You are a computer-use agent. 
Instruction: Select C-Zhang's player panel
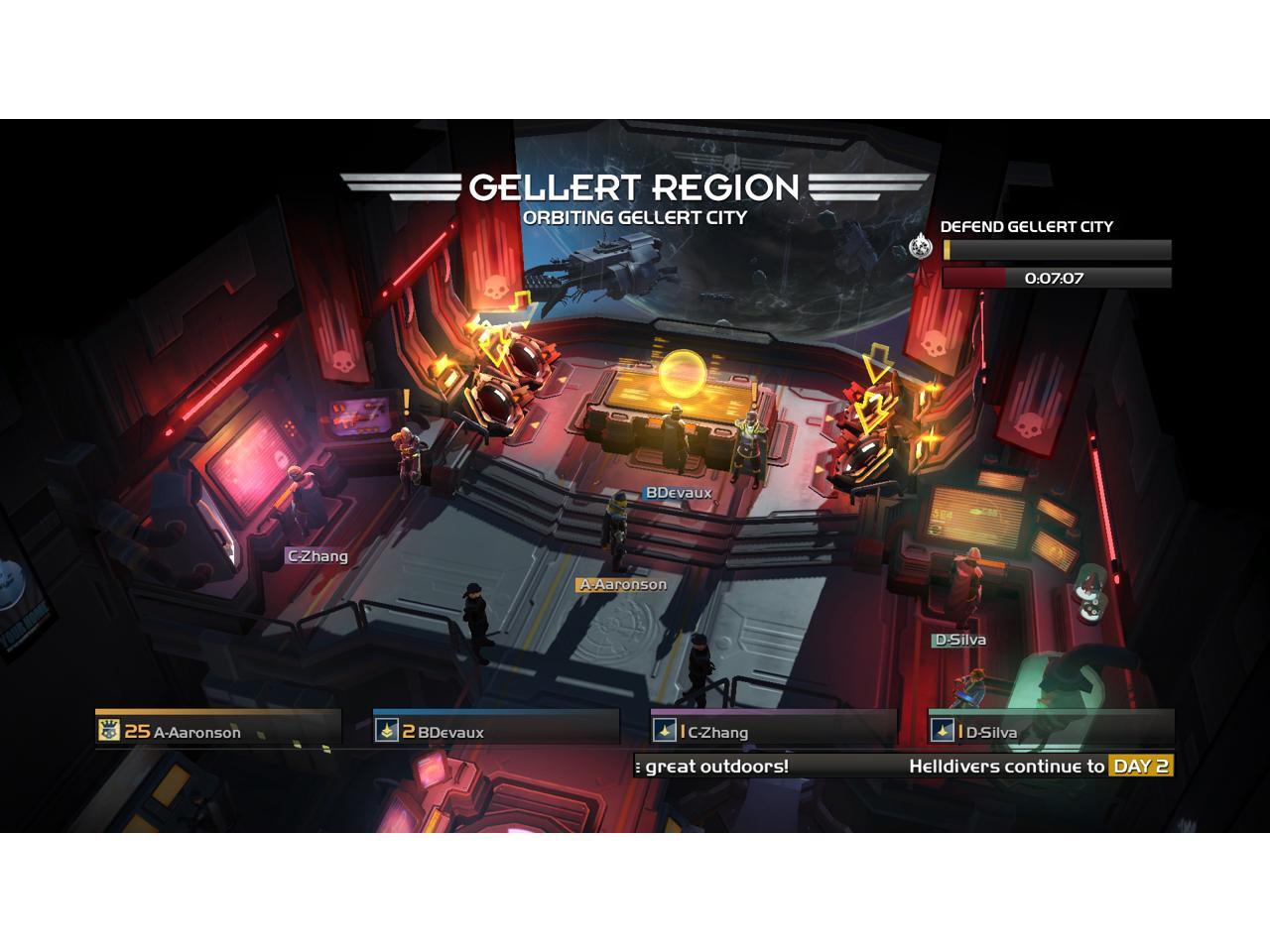[x=774, y=730]
